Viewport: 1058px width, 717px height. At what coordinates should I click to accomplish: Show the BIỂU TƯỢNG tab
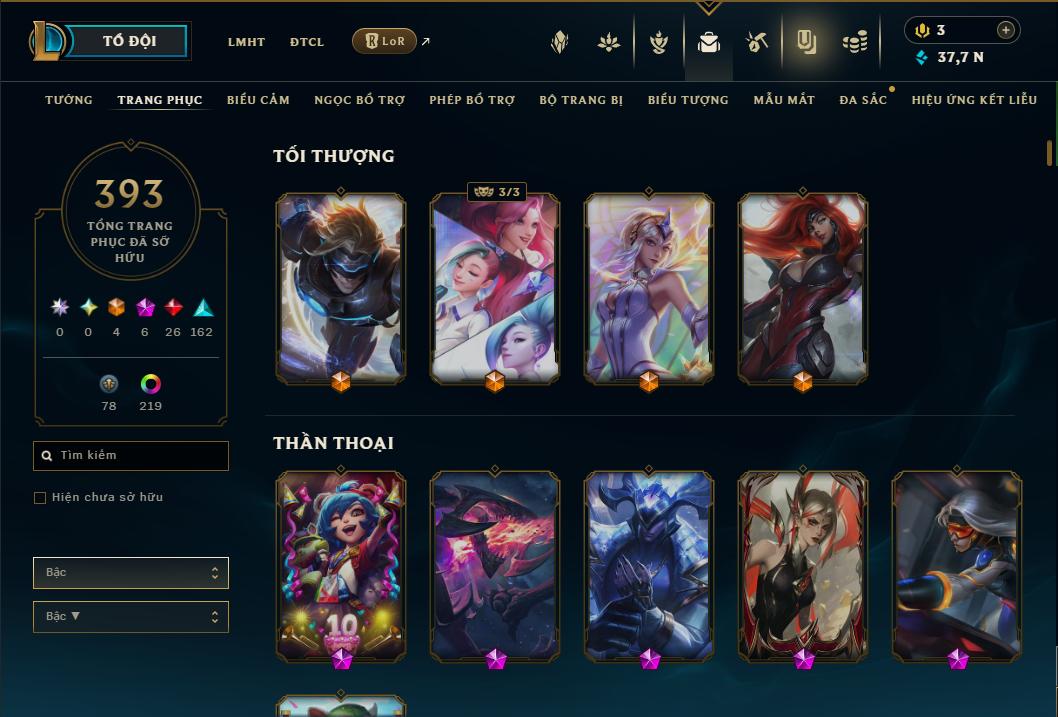(688, 100)
